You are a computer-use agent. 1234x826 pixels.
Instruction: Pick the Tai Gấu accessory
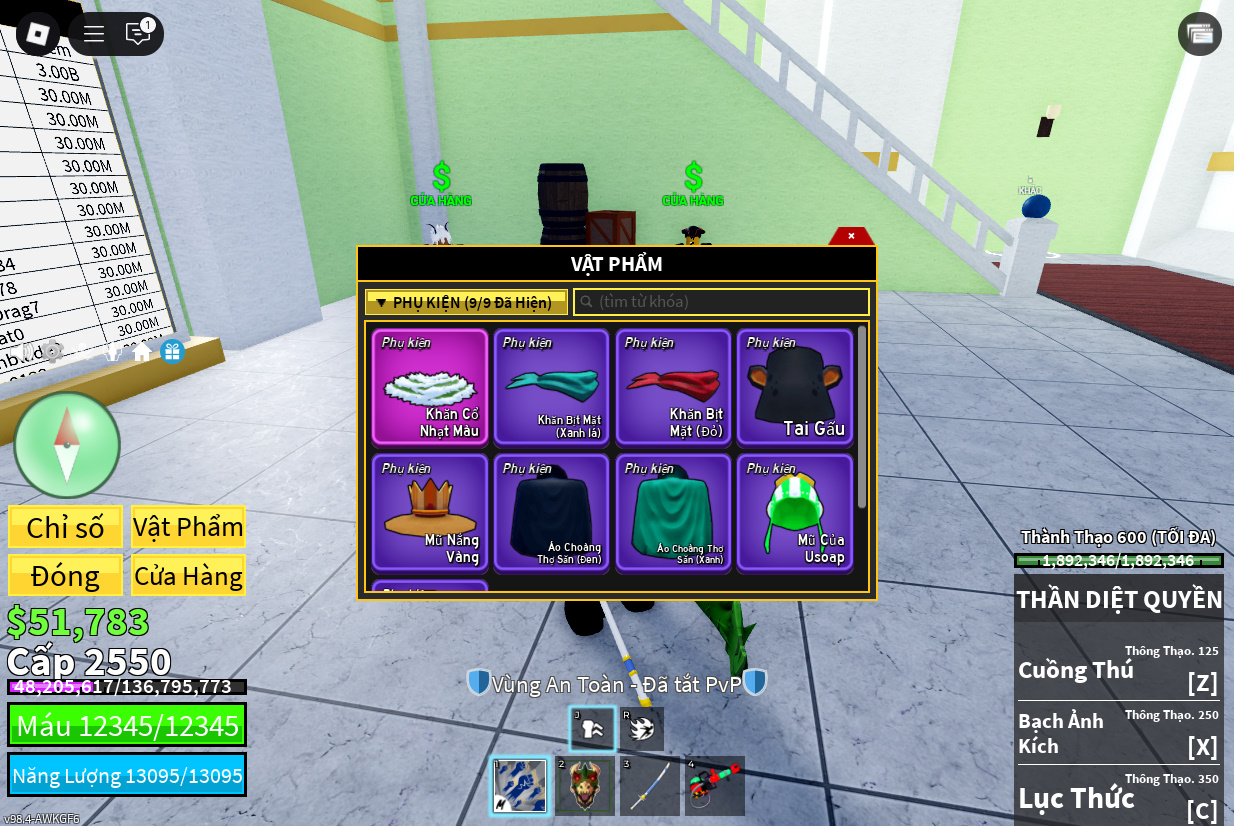click(x=795, y=387)
